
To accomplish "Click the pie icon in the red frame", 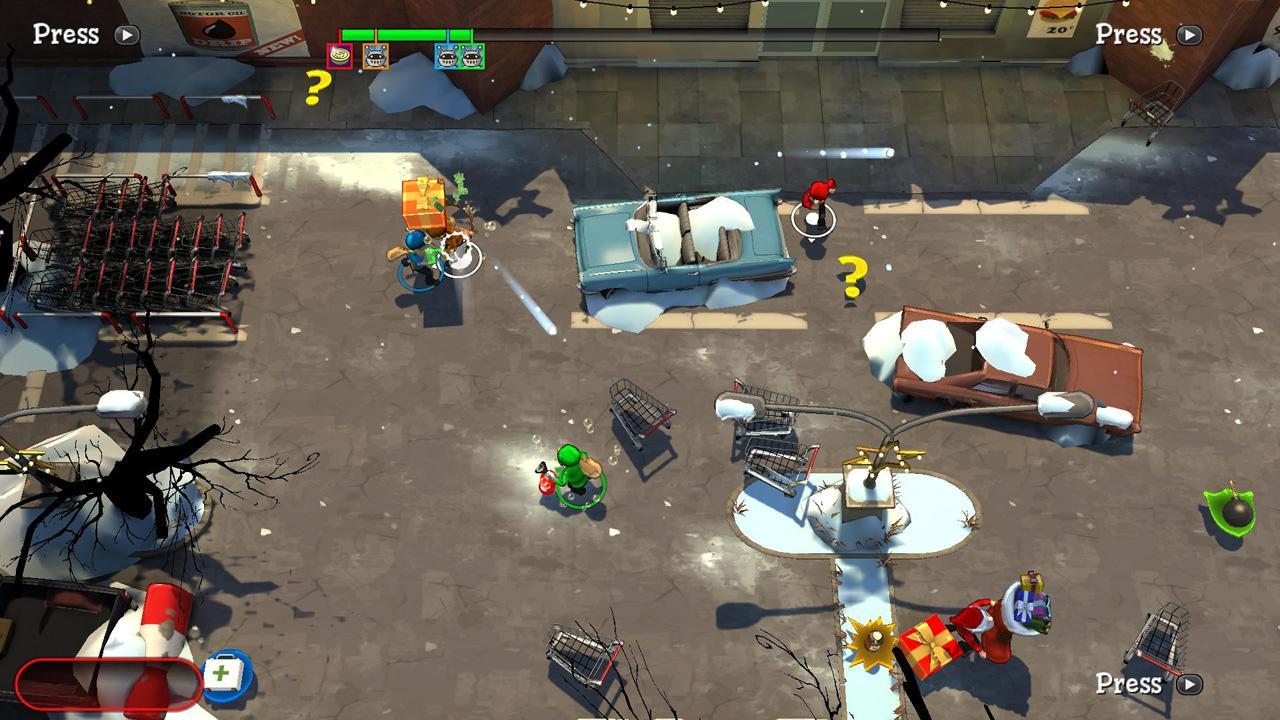I will coord(340,55).
